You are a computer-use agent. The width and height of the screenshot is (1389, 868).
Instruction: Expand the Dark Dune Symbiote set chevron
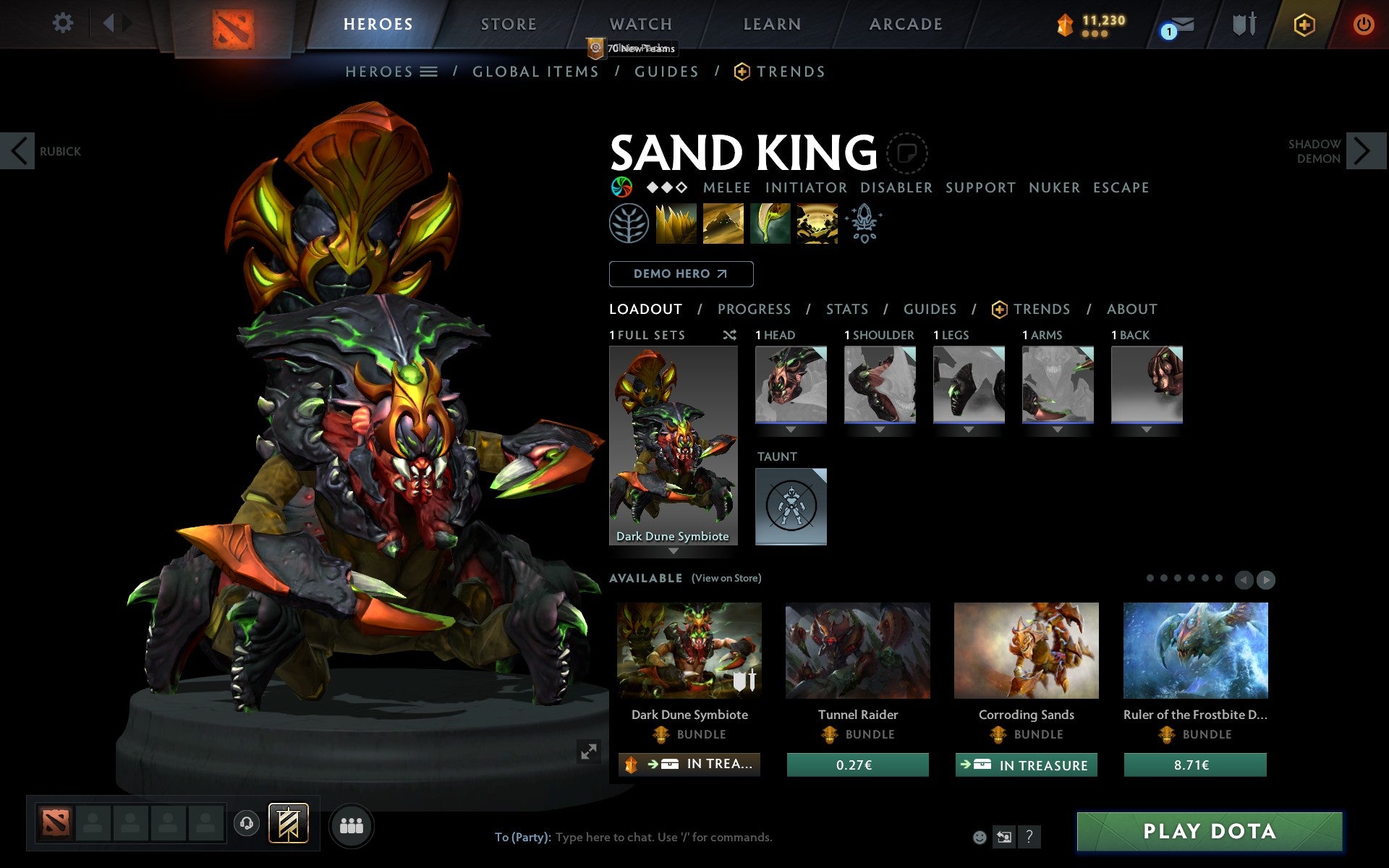coord(674,550)
